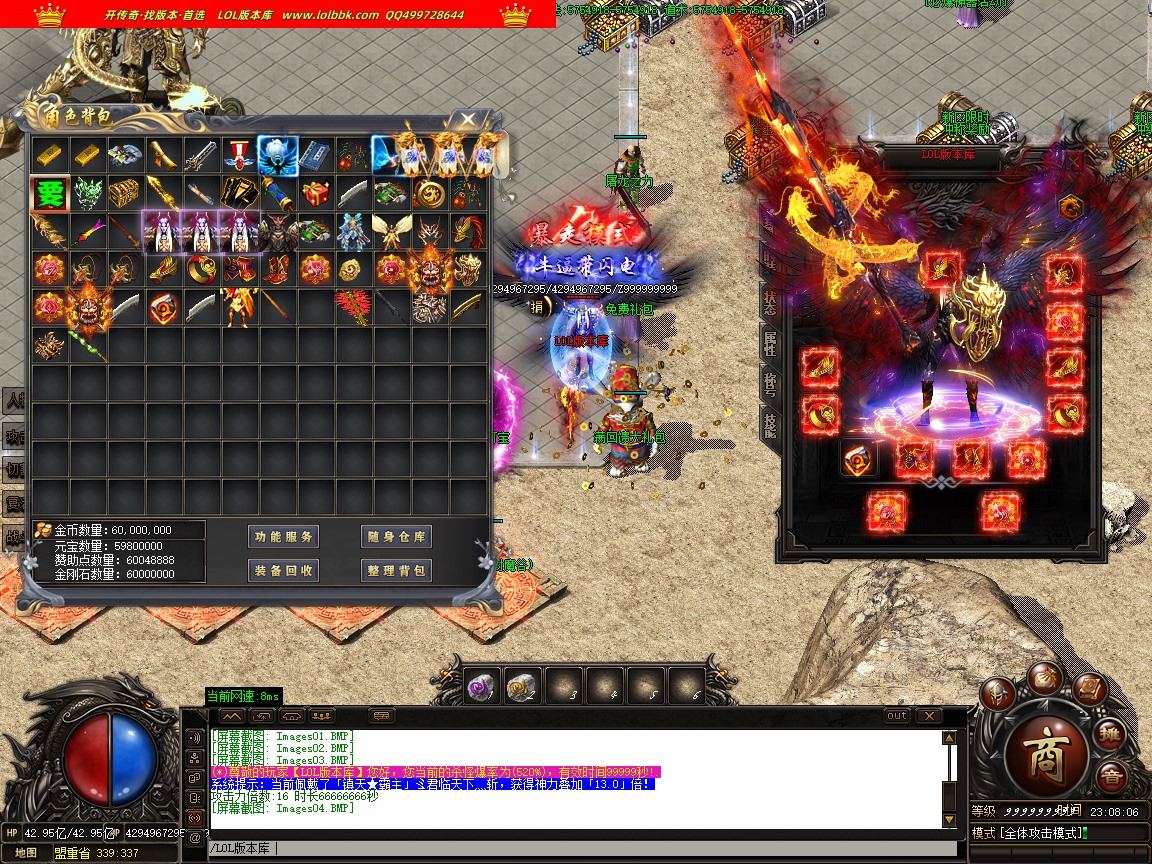Screen dimensions: 1152x864
Task: Sort the bag with 整理背包
Action: [x=396, y=570]
